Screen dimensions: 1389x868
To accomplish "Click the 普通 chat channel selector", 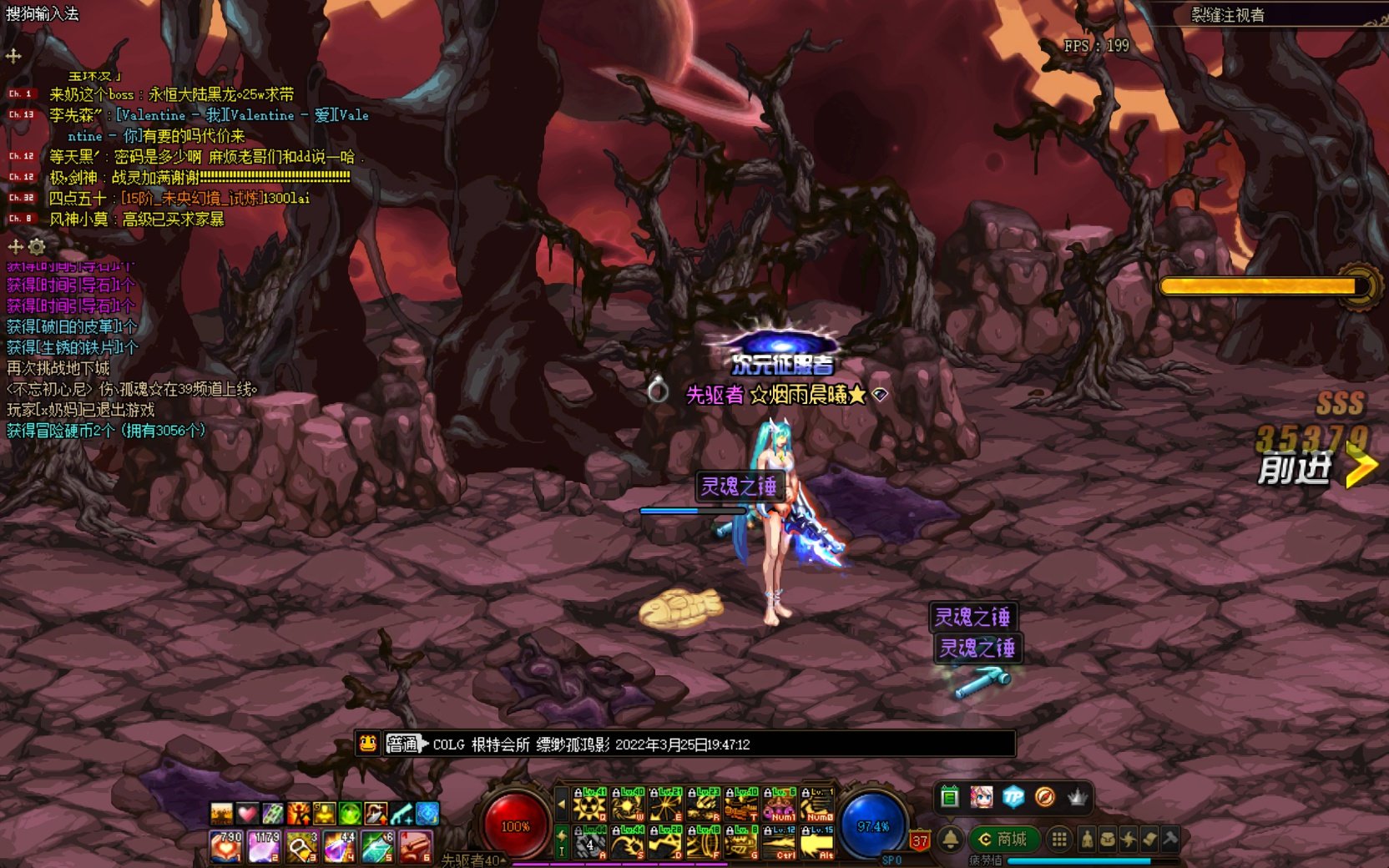I will point(403,744).
